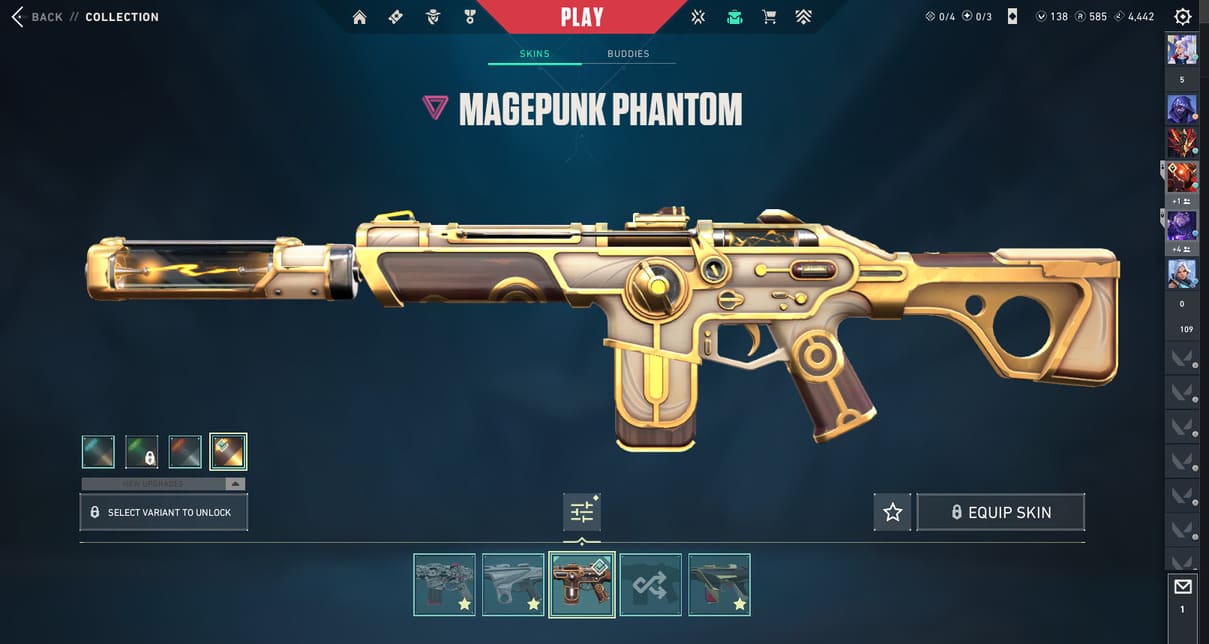Select the copper Magepunk Phantom thumbnail

[581, 585]
